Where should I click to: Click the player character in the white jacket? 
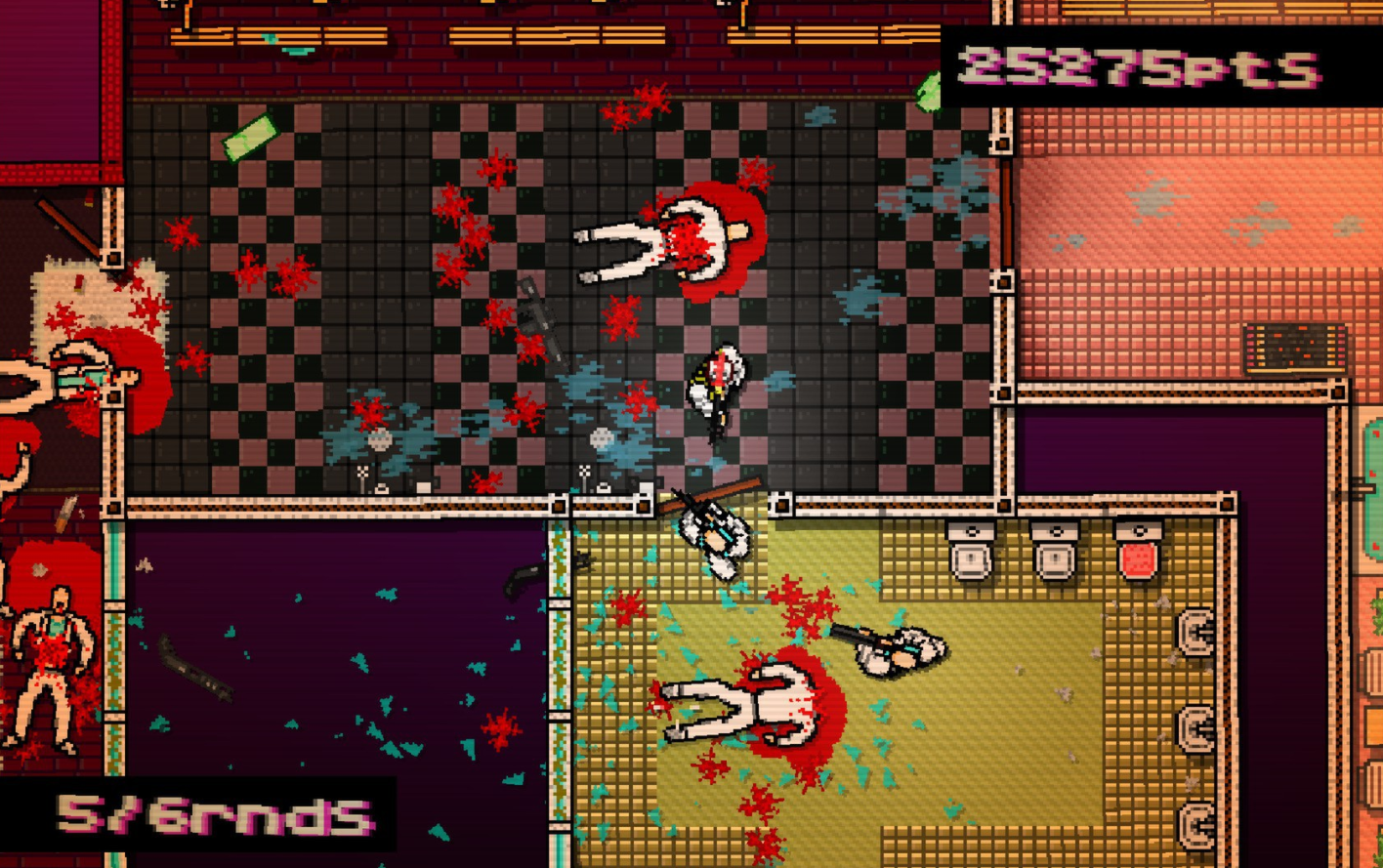click(x=718, y=386)
